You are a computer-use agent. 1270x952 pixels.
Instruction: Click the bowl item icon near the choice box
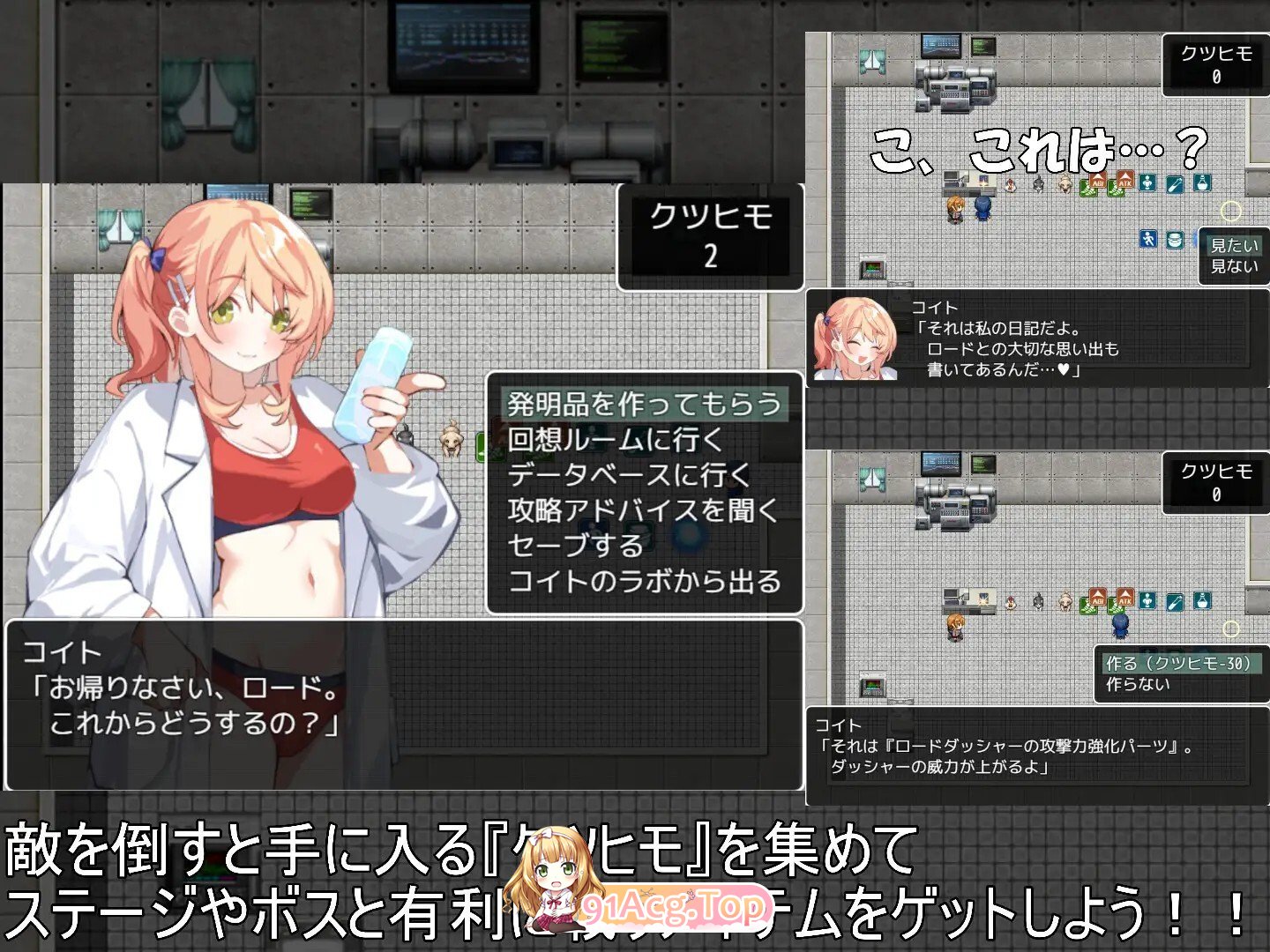(x=1175, y=239)
